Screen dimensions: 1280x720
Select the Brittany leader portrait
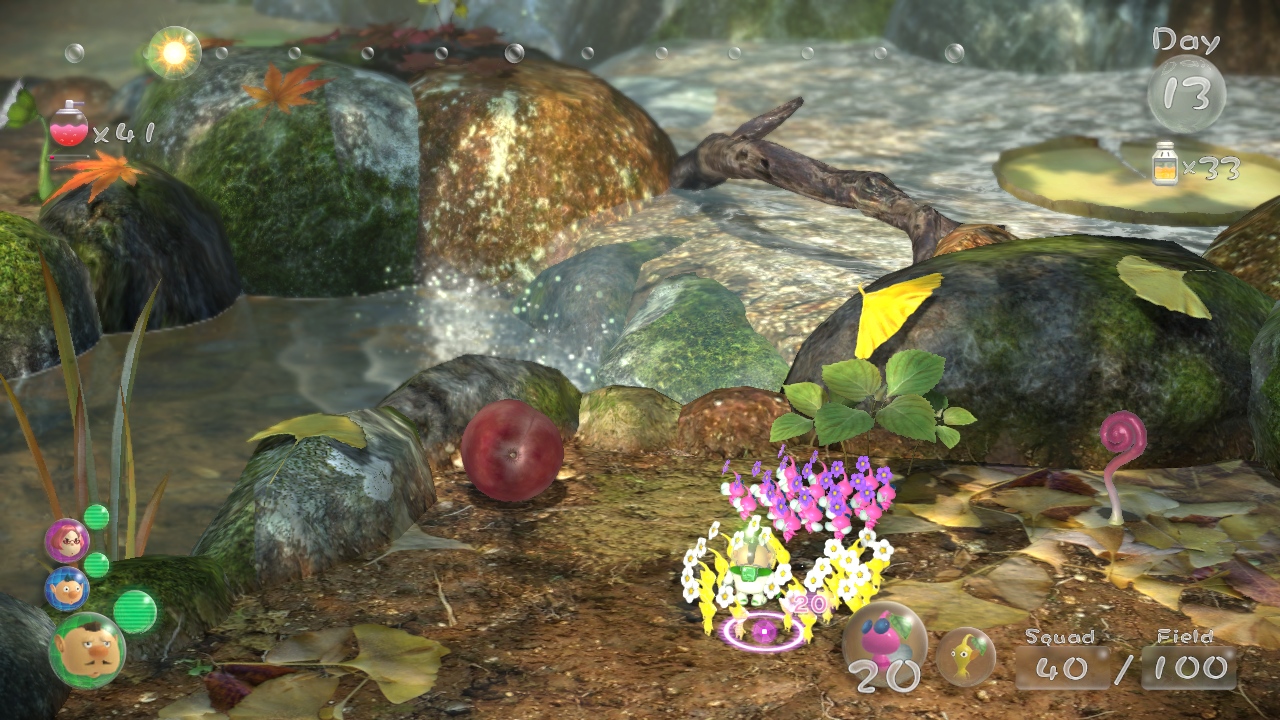point(67,541)
